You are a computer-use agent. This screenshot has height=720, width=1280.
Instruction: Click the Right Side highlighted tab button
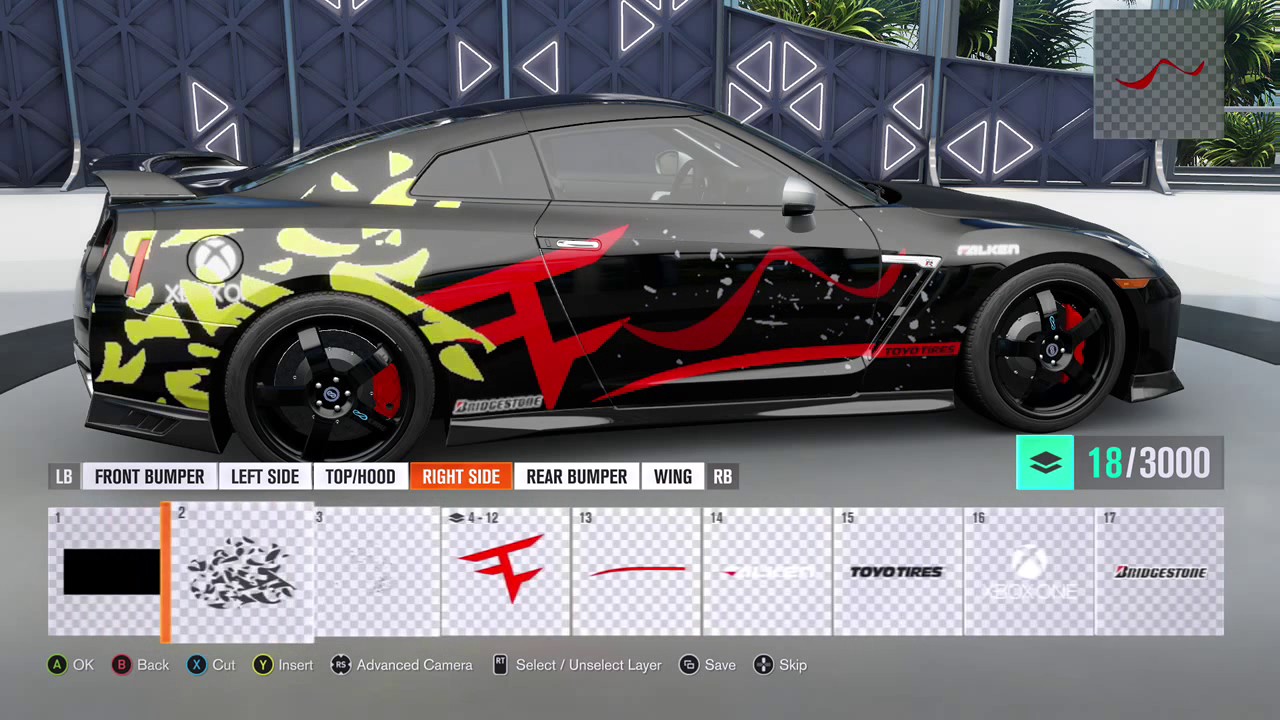click(461, 476)
